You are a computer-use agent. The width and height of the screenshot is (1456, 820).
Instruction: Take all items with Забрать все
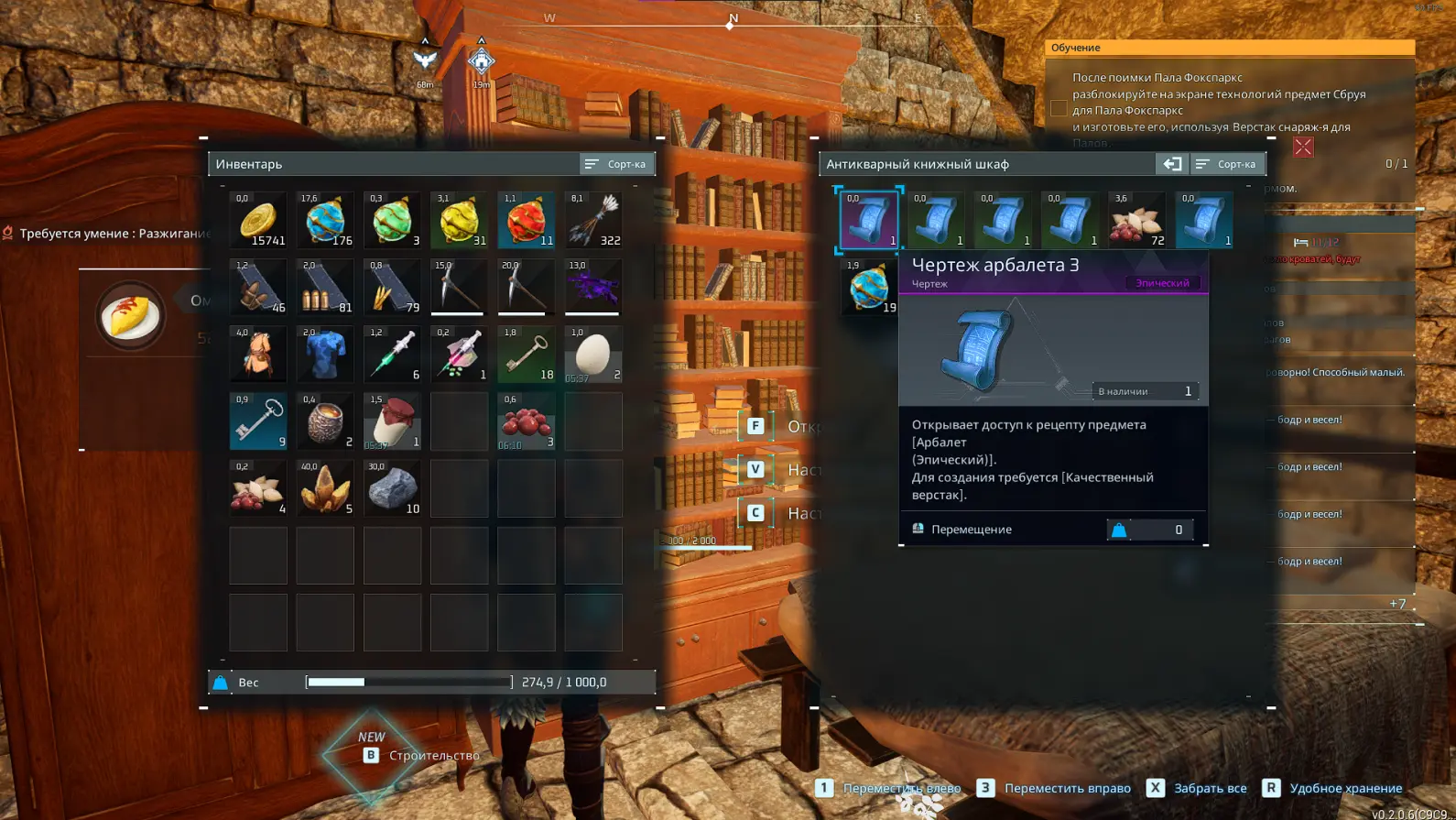(1198, 788)
